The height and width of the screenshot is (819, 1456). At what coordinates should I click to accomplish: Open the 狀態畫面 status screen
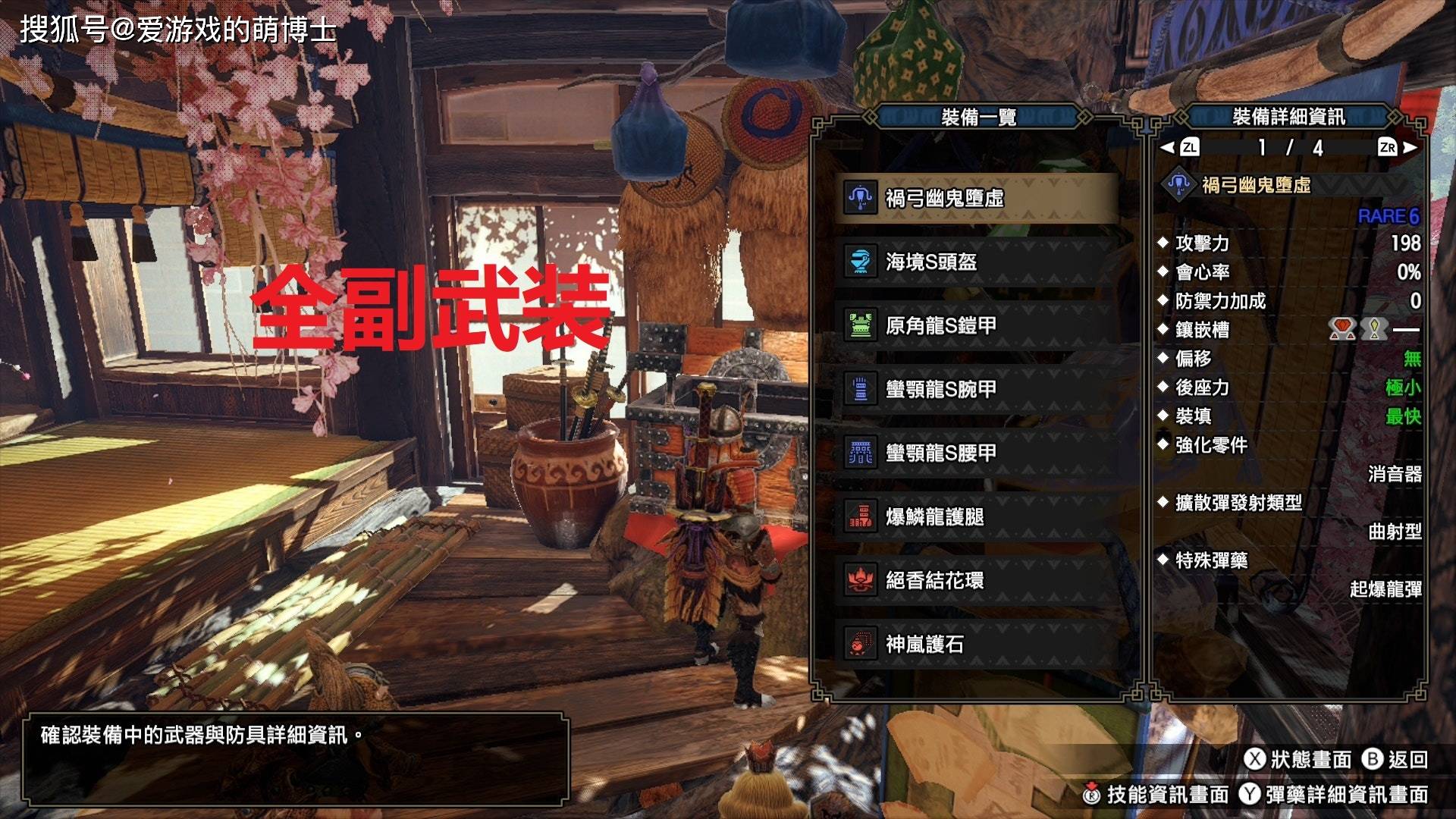(x=1298, y=759)
